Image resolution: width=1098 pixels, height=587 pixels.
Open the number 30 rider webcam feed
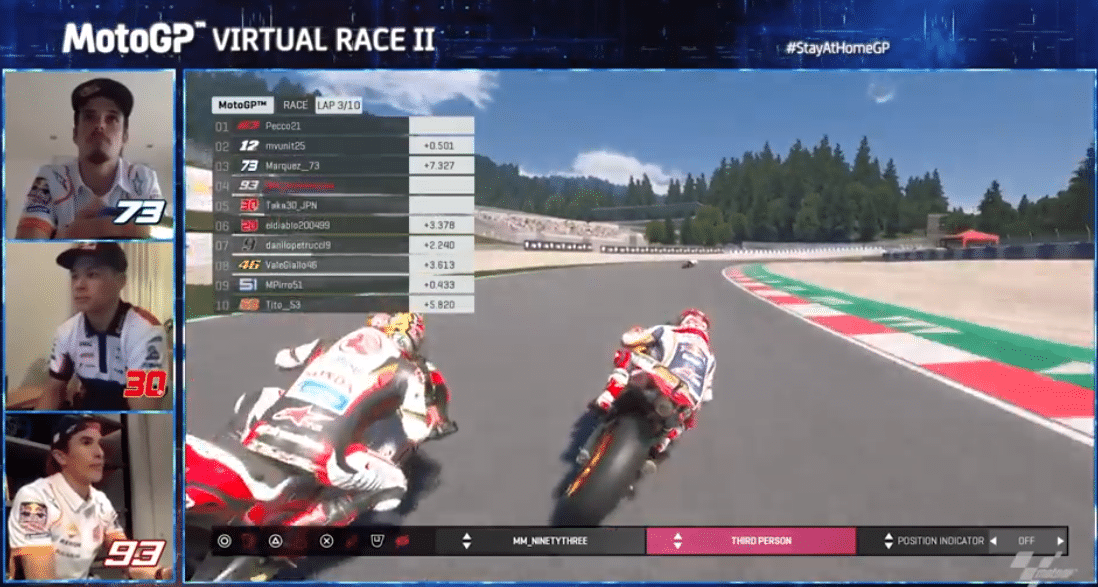point(89,325)
